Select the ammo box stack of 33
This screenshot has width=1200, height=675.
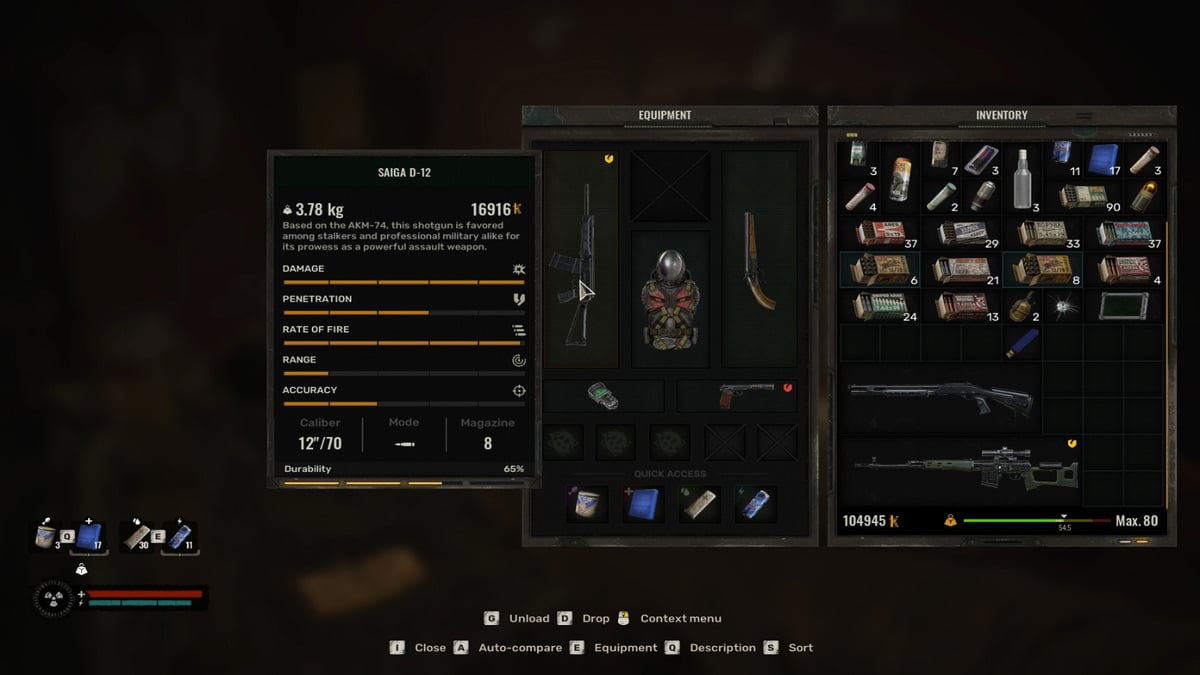(1041, 233)
